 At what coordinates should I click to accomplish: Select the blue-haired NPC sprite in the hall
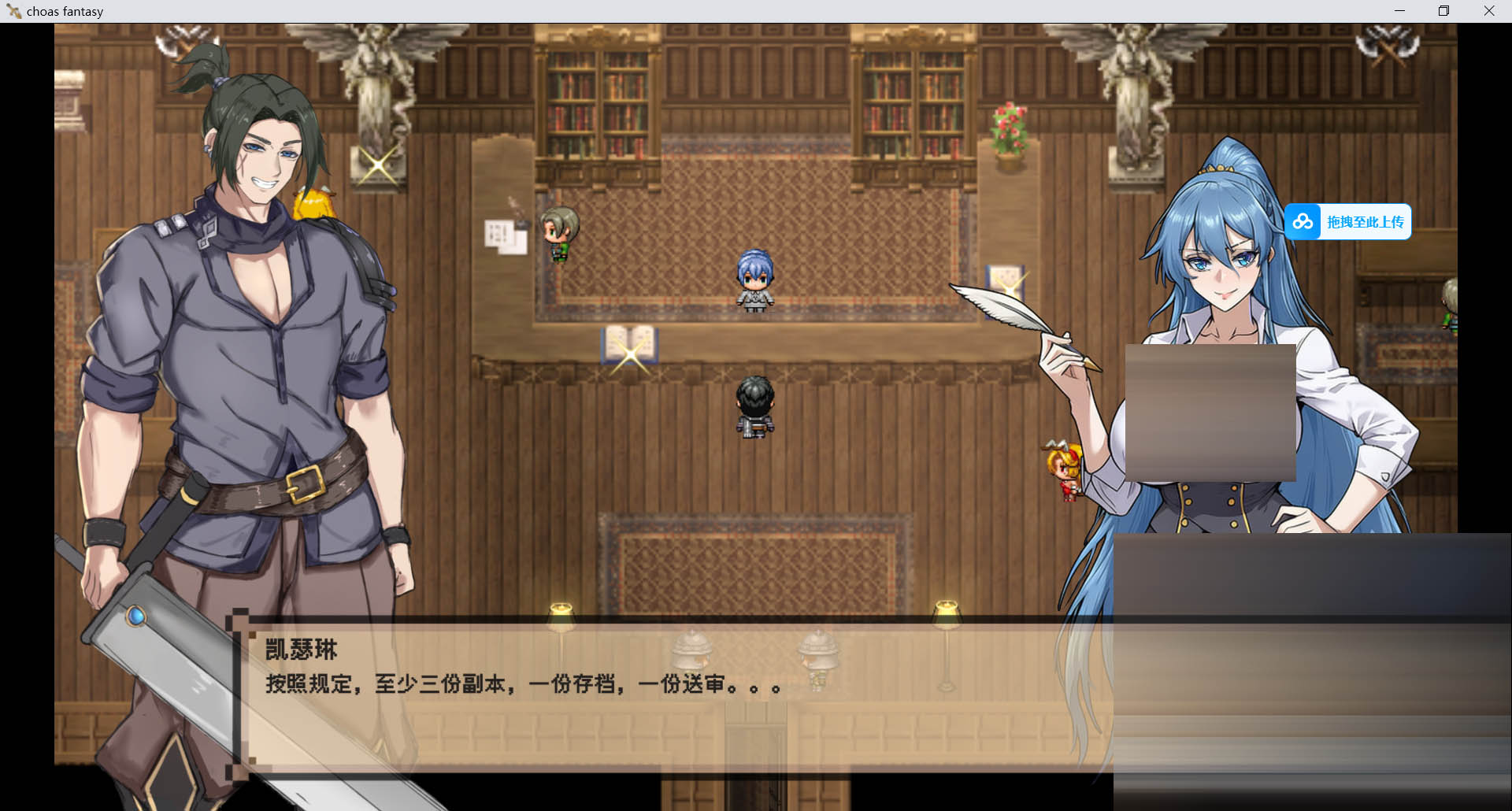click(754, 277)
